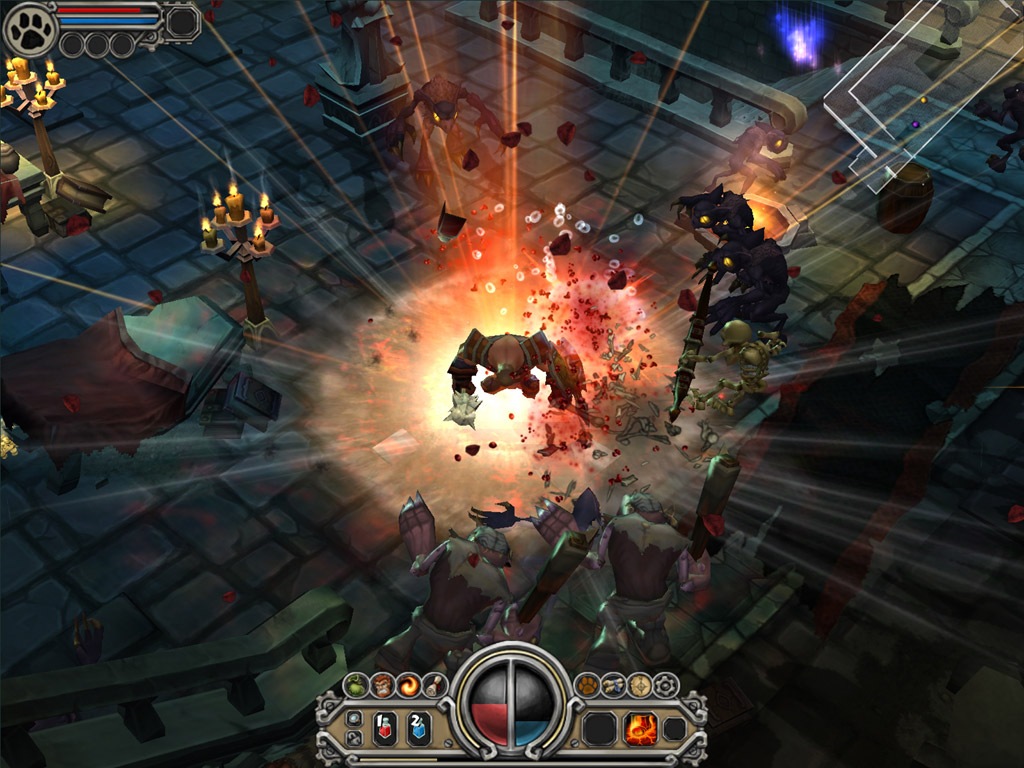This screenshot has height=768, width=1024.
Task: Open the blue-ribboned scrolls journal icon
Action: tap(614, 685)
